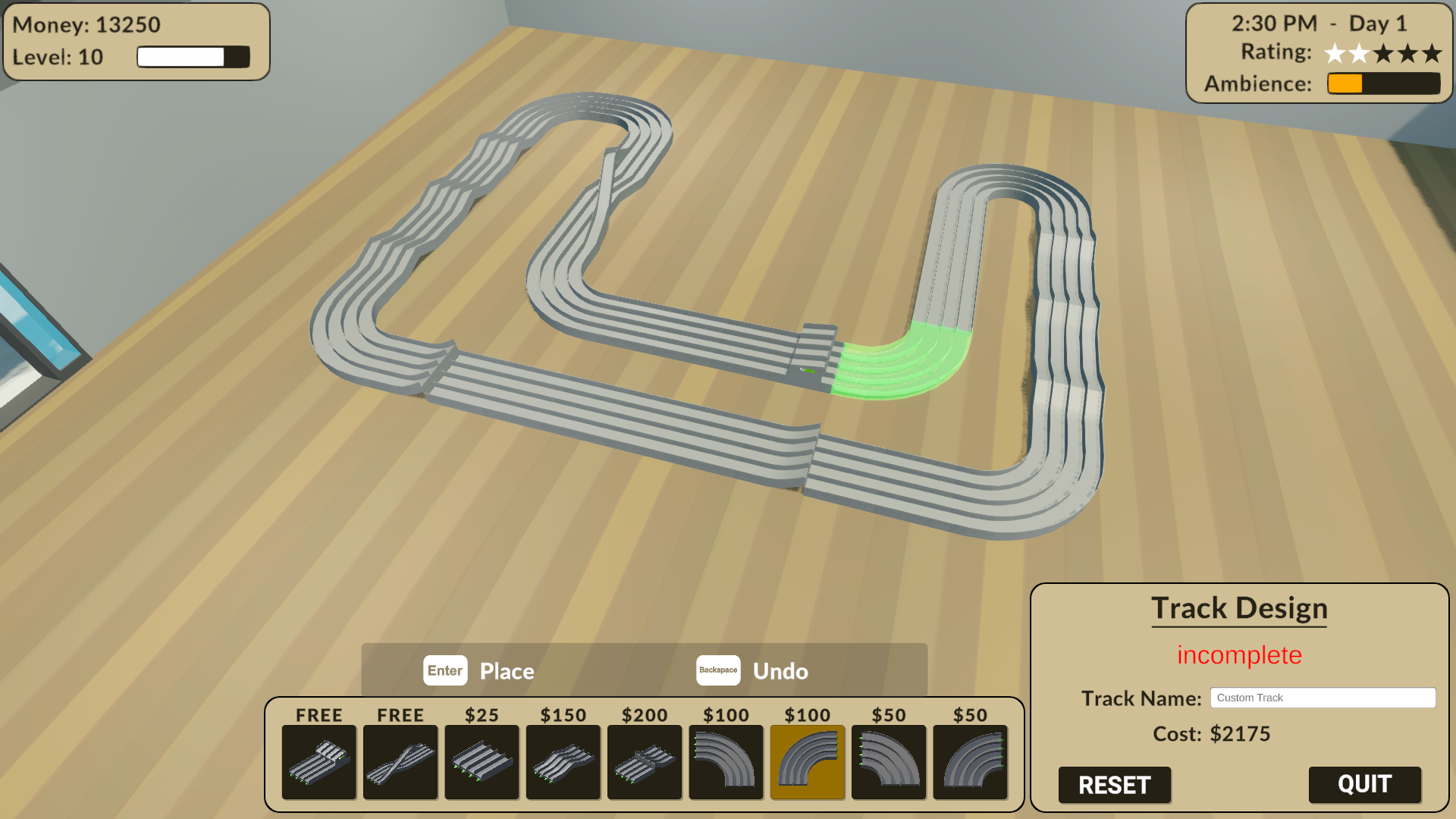Choose the $150 wavy track piece
The image size is (1456, 819).
coord(563,762)
